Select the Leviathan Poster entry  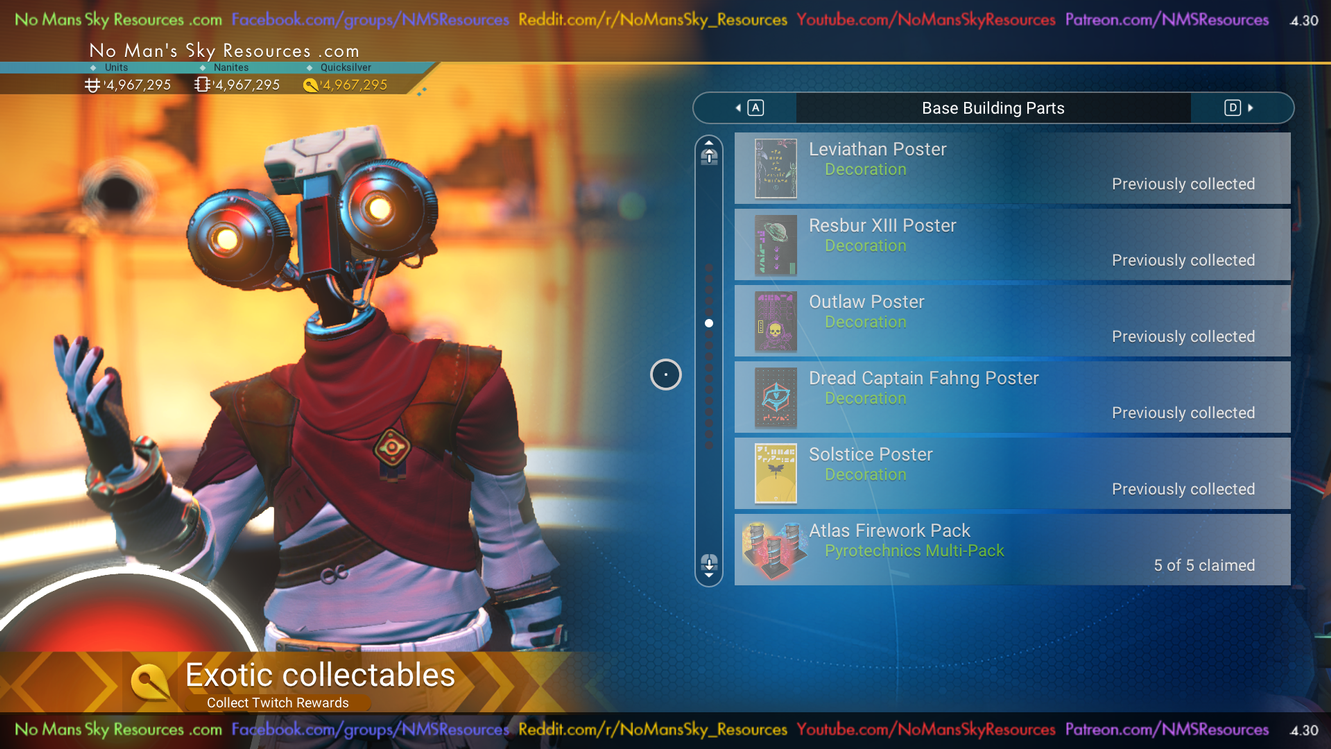click(1012, 168)
